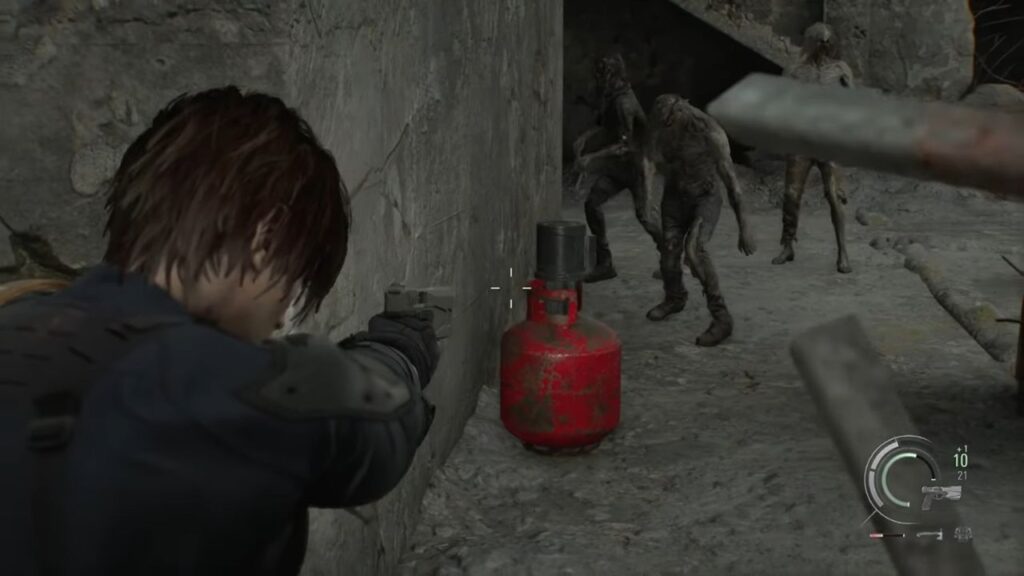The height and width of the screenshot is (576, 1024).
Task: Select the equipped handgun weapon icon
Action: 940,496
